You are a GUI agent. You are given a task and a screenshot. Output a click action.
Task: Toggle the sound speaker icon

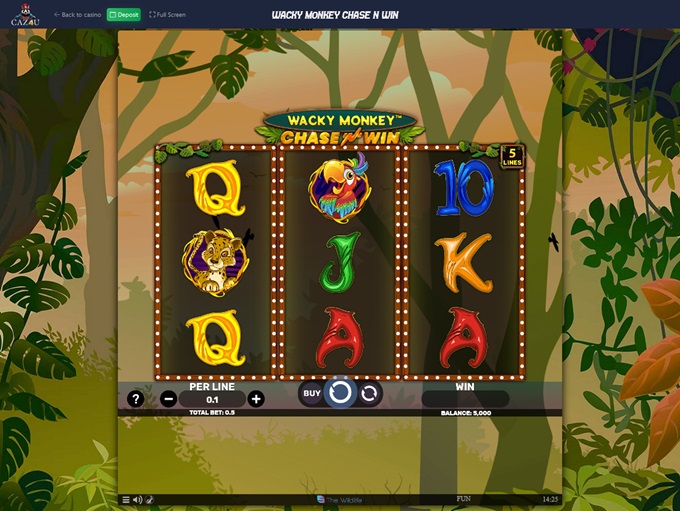point(137,500)
